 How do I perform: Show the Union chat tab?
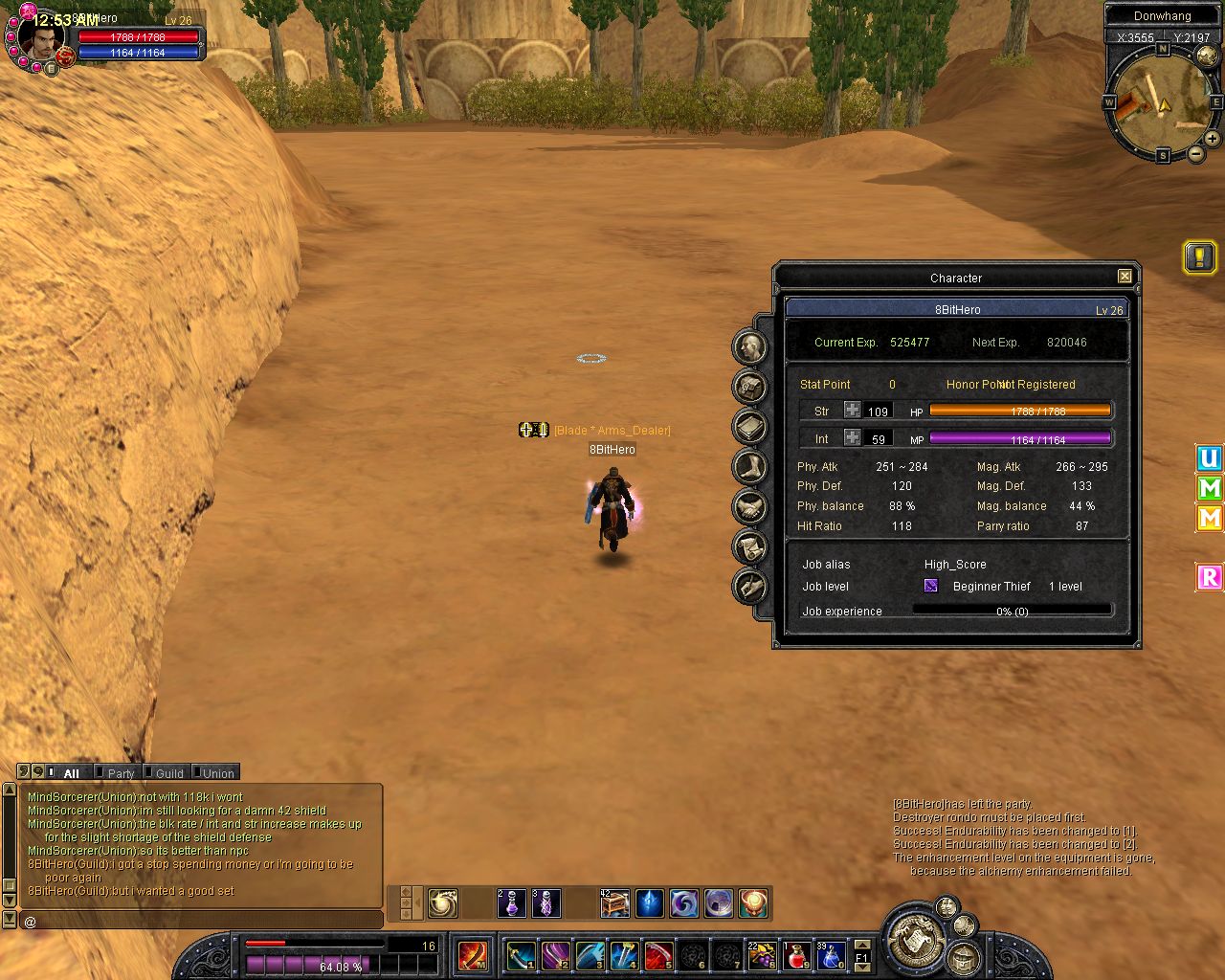(x=218, y=773)
